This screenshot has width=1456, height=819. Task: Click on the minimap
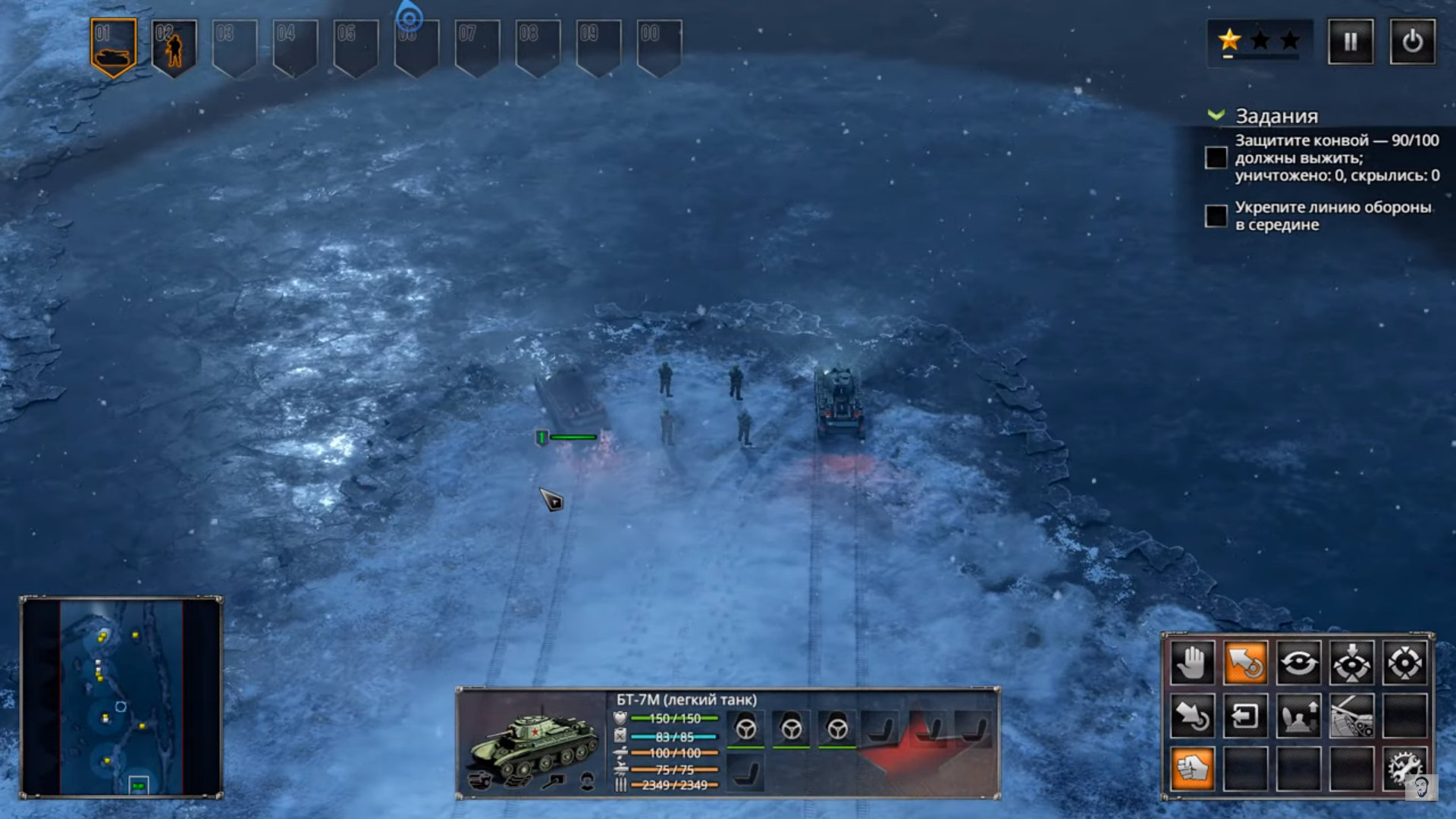[x=121, y=696]
